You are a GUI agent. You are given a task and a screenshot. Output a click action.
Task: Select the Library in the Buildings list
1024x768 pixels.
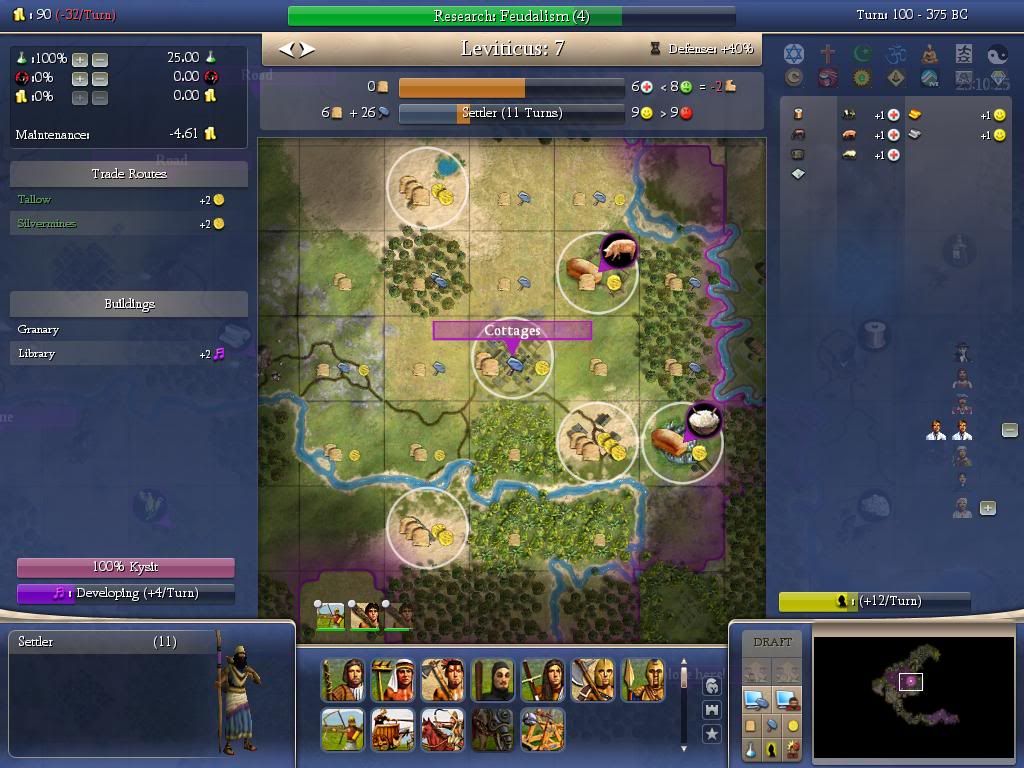click(x=36, y=353)
